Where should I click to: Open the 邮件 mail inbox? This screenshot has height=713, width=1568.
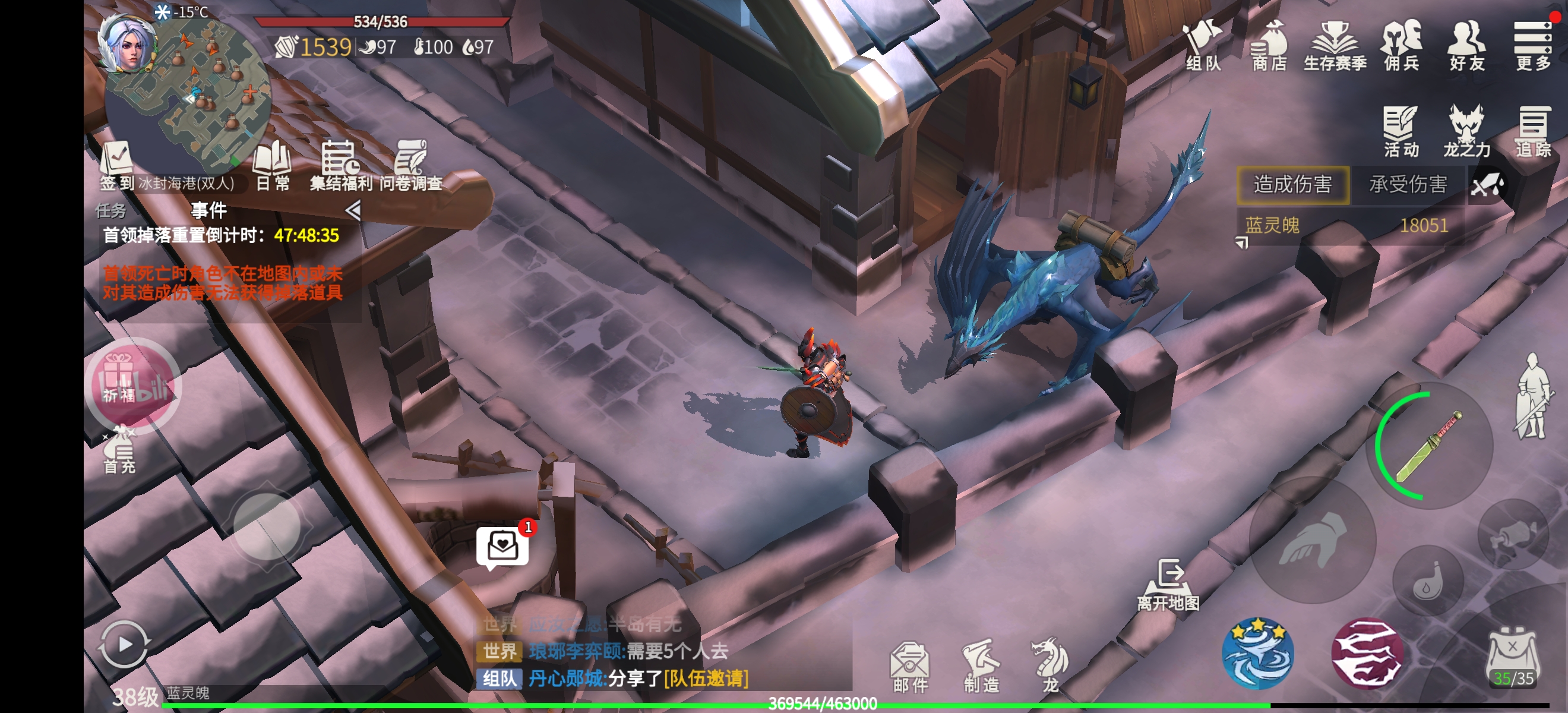pos(910,667)
